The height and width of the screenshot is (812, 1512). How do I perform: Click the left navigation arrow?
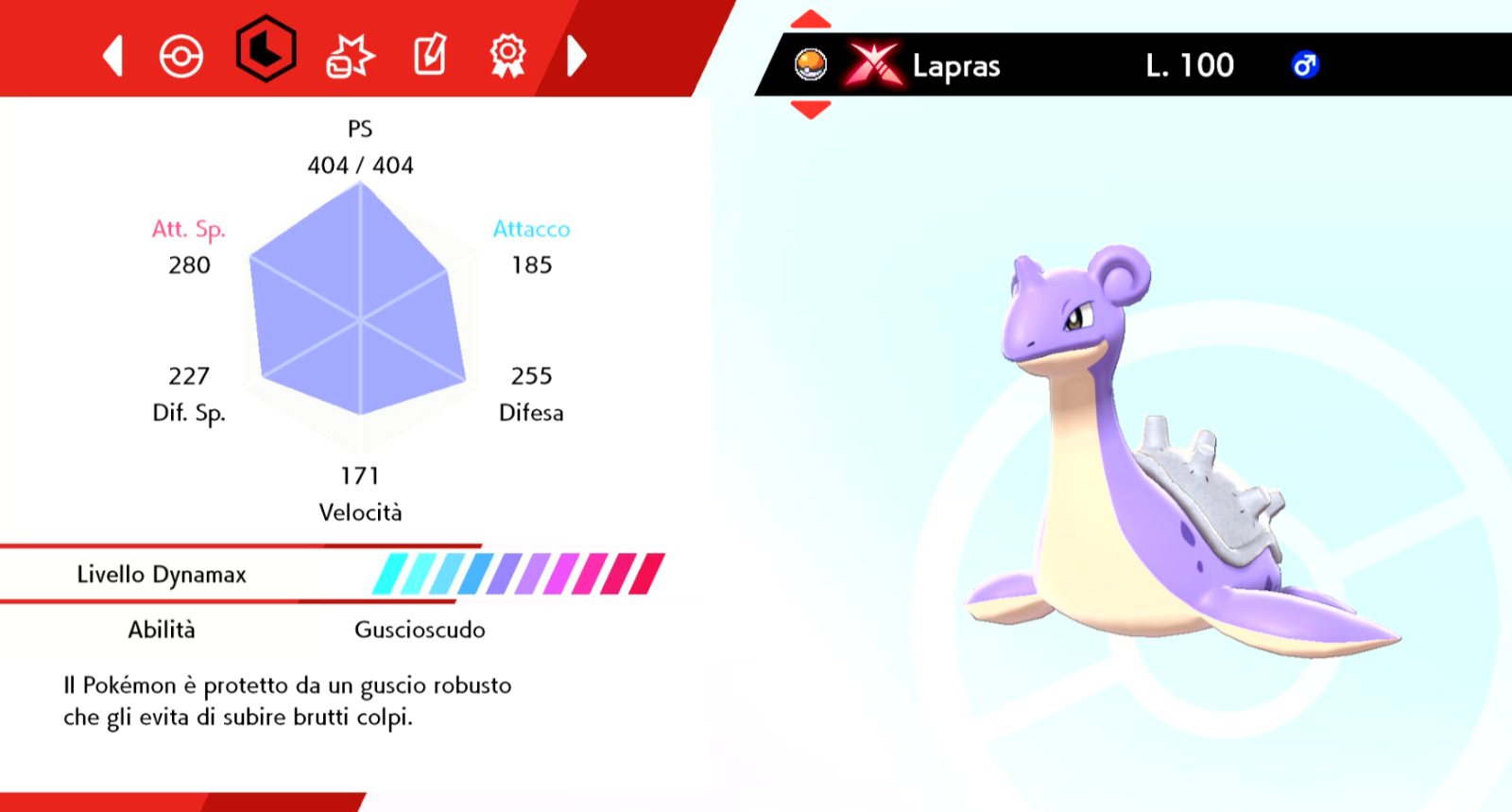tap(112, 56)
